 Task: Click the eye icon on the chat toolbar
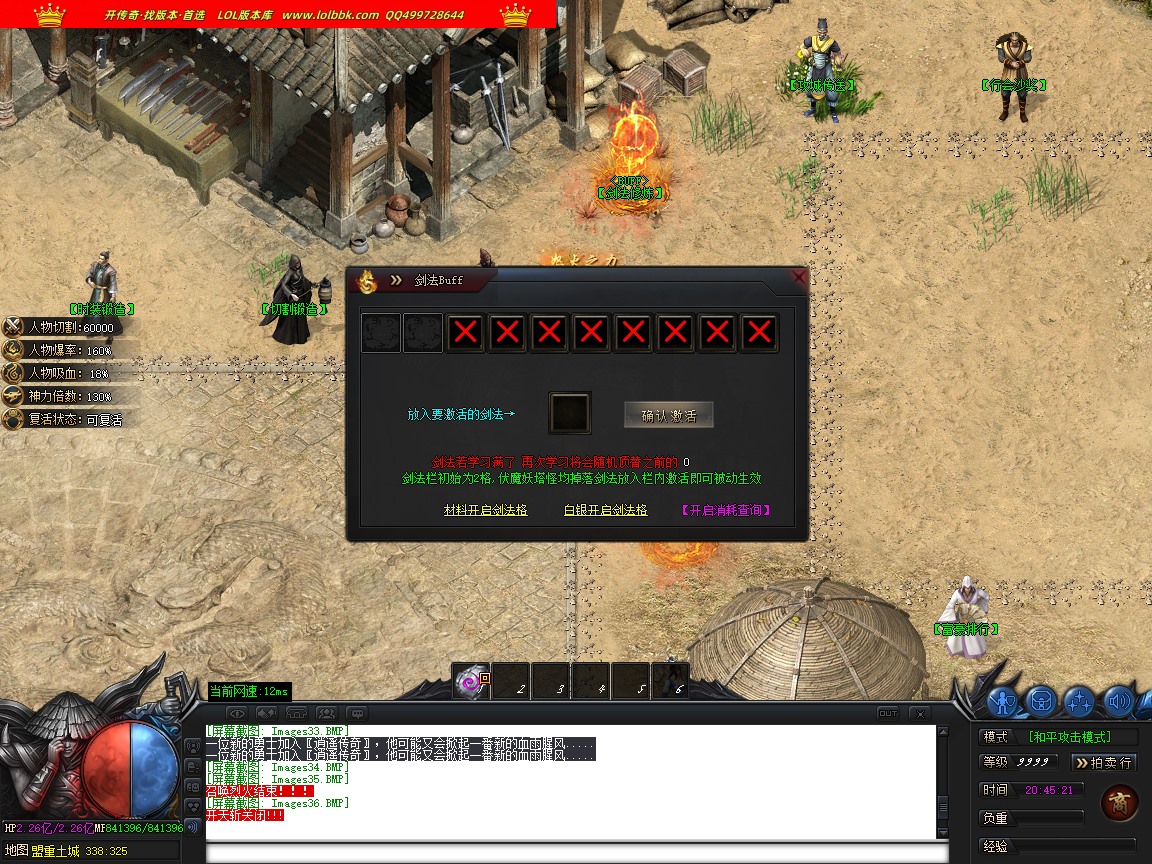click(237, 713)
